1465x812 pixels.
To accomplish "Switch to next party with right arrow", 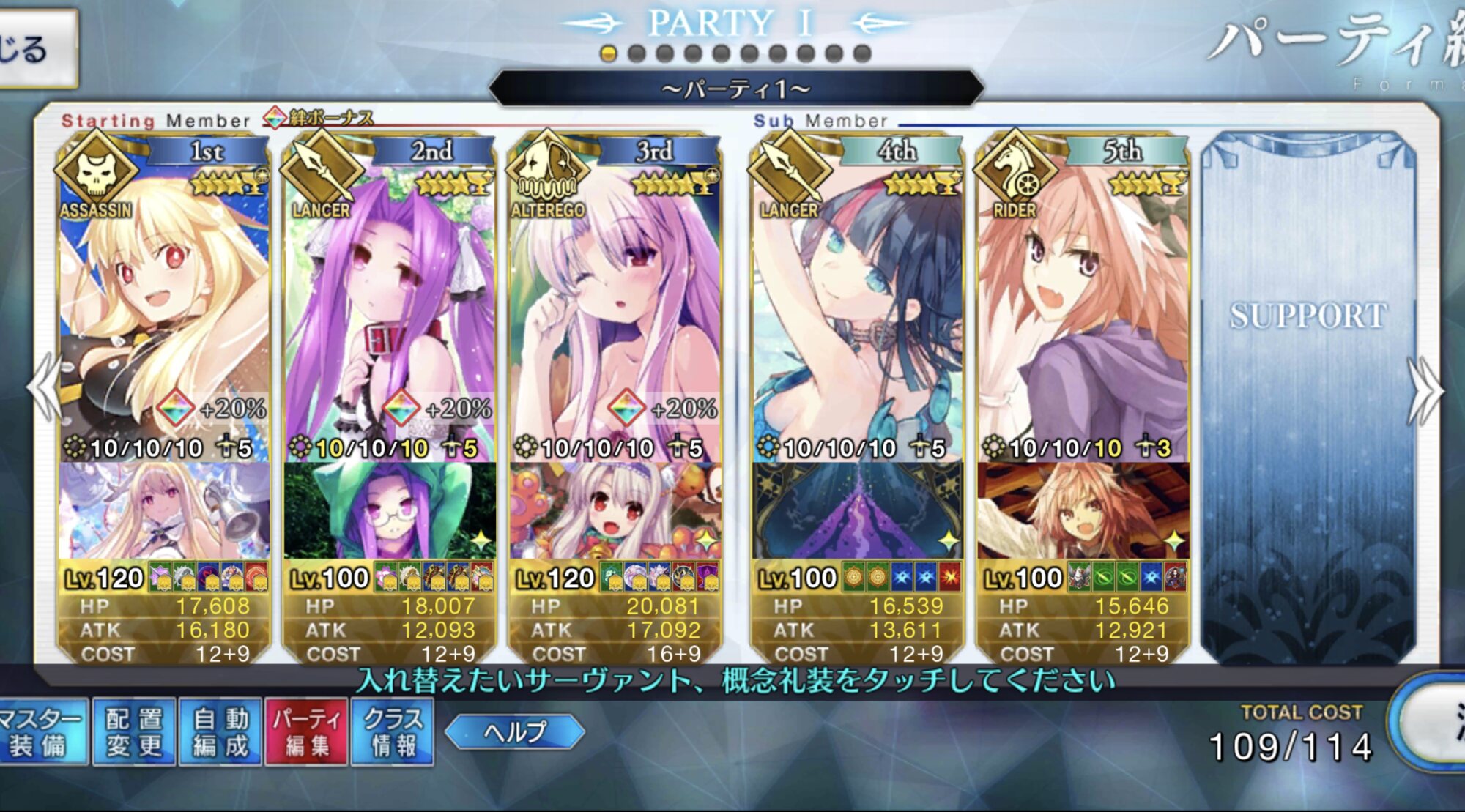I will click(1424, 391).
